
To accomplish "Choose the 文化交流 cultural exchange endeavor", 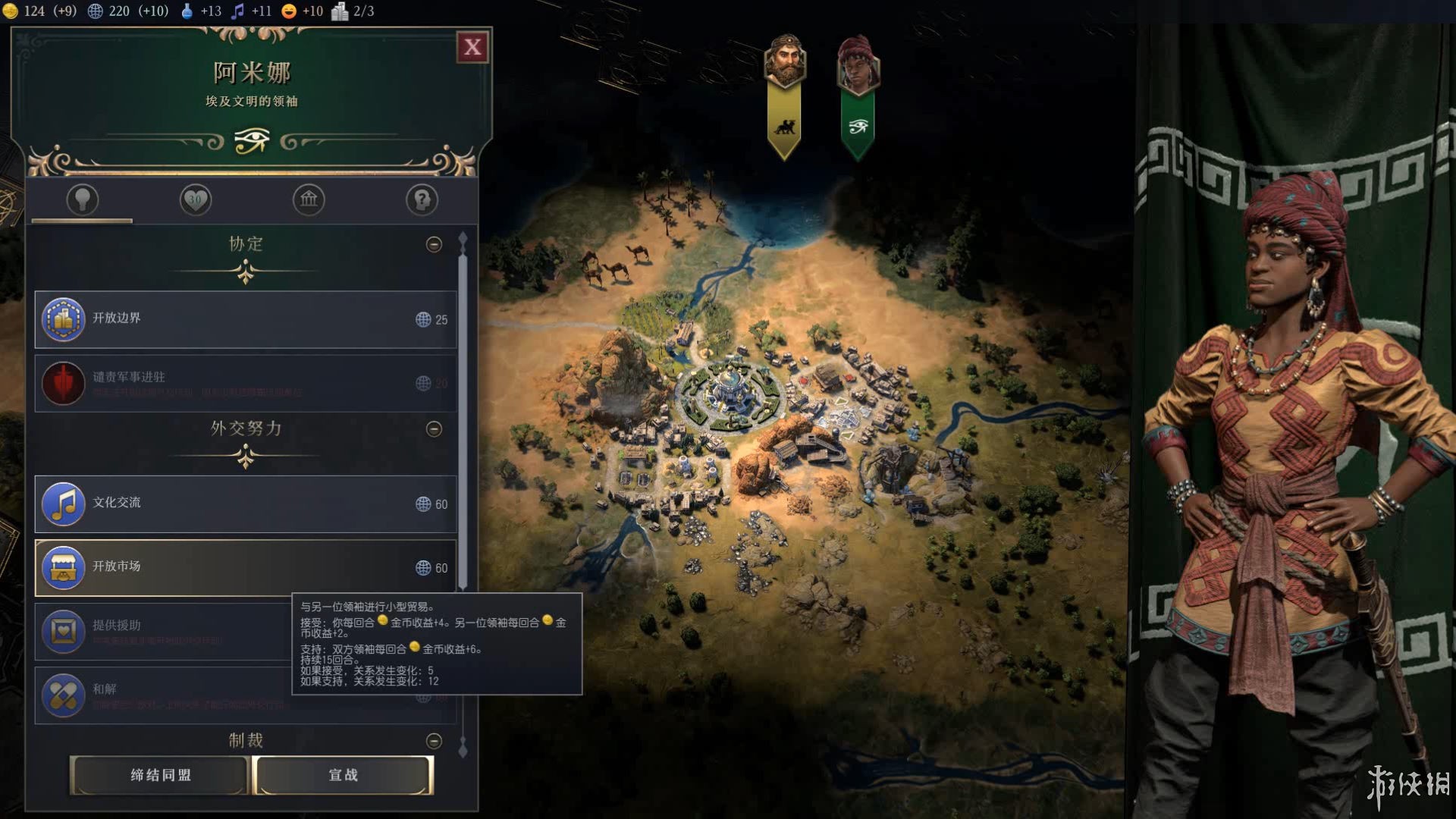I will [245, 504].
